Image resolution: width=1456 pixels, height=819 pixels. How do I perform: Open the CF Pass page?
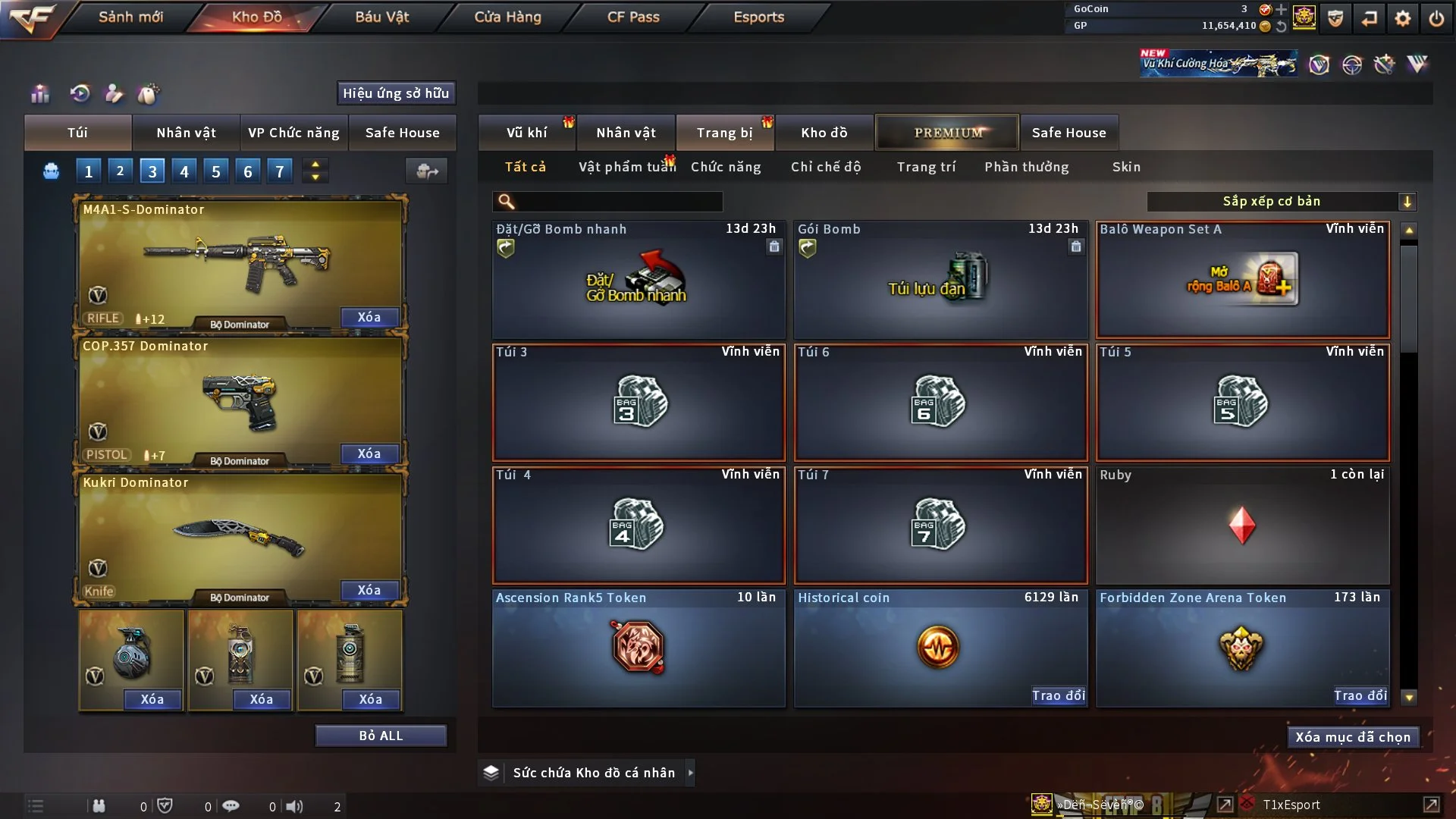(x=633, y=17)
